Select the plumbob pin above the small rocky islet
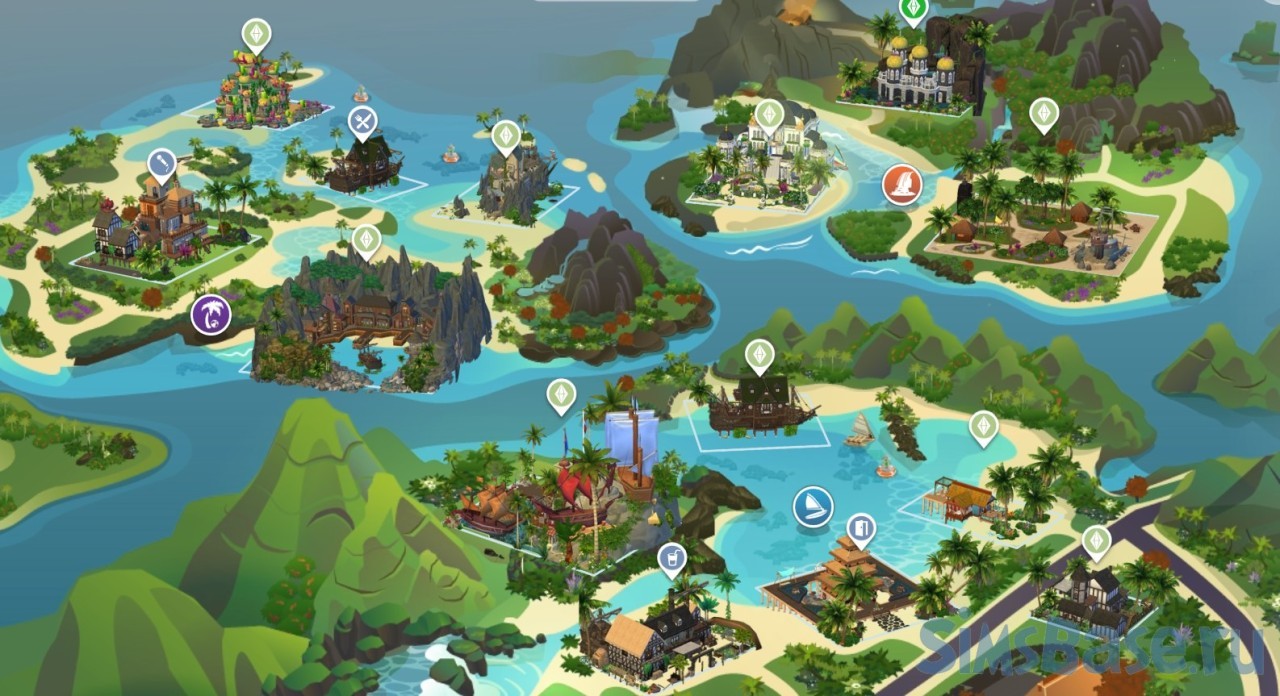The image size is (1280, 696). click(506, 135)
